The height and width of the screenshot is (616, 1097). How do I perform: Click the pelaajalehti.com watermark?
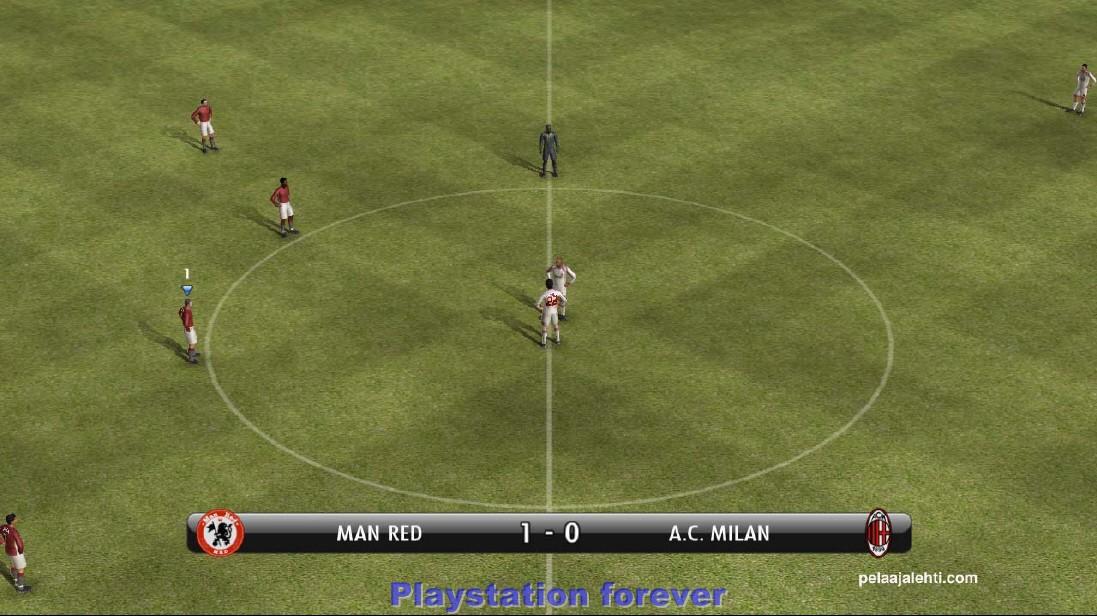pos(917,578)
